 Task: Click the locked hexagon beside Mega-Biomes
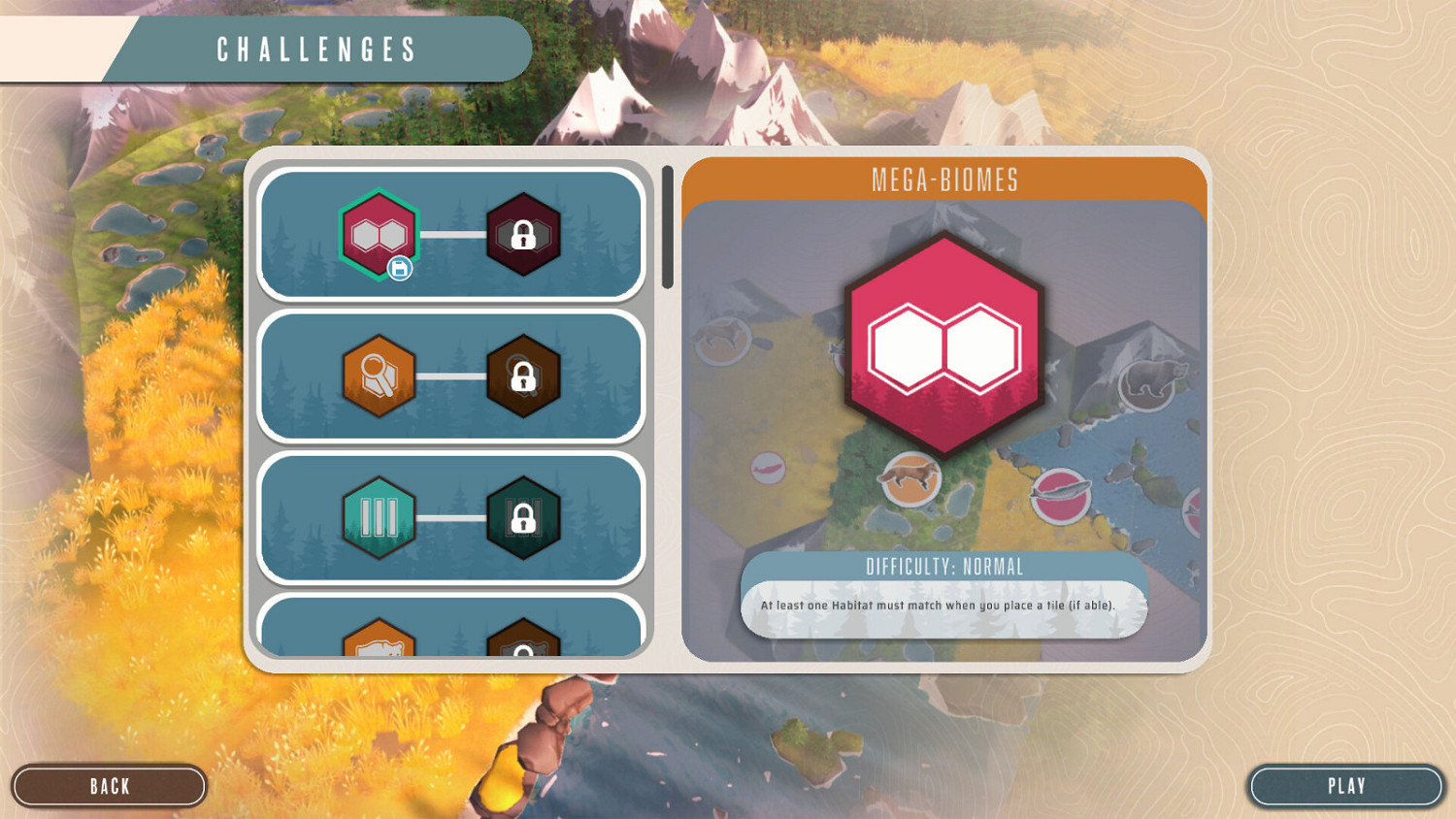524,234
